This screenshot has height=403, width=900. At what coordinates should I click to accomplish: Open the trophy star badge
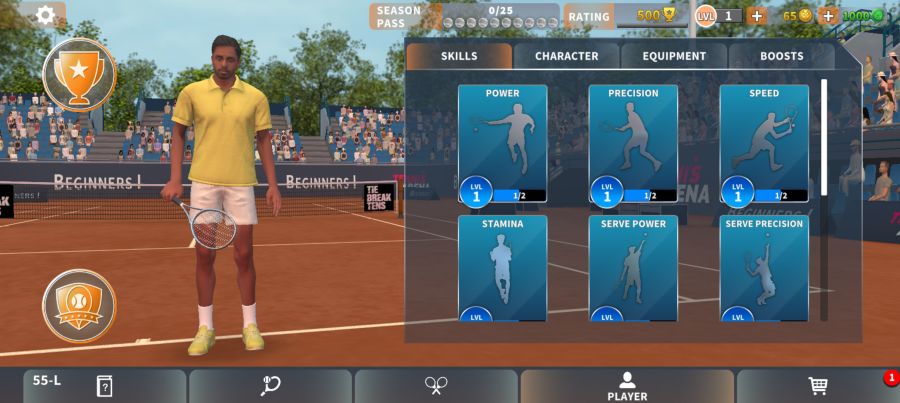pos(79,73)
